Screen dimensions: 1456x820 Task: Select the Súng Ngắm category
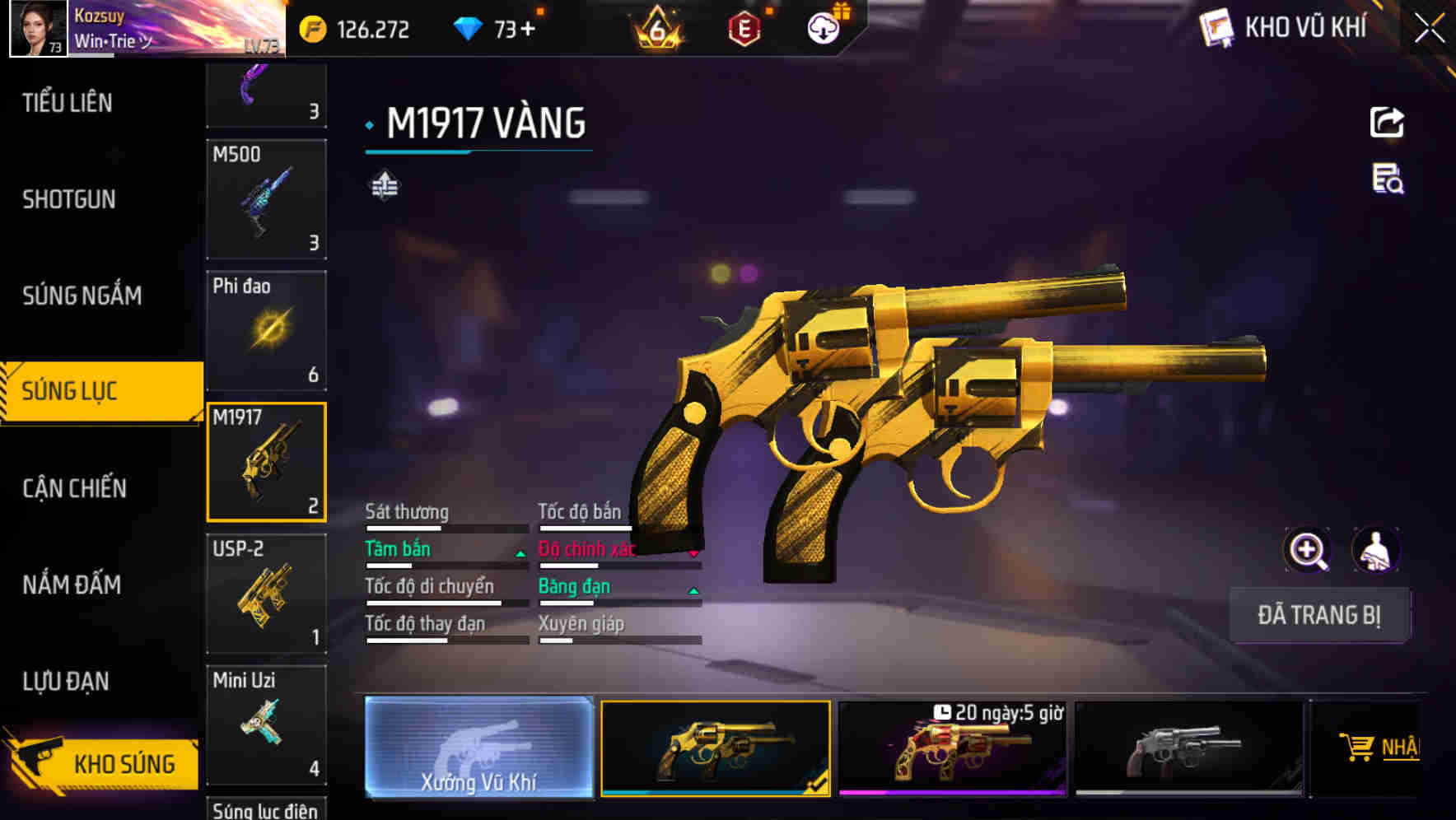pos(82,296)
